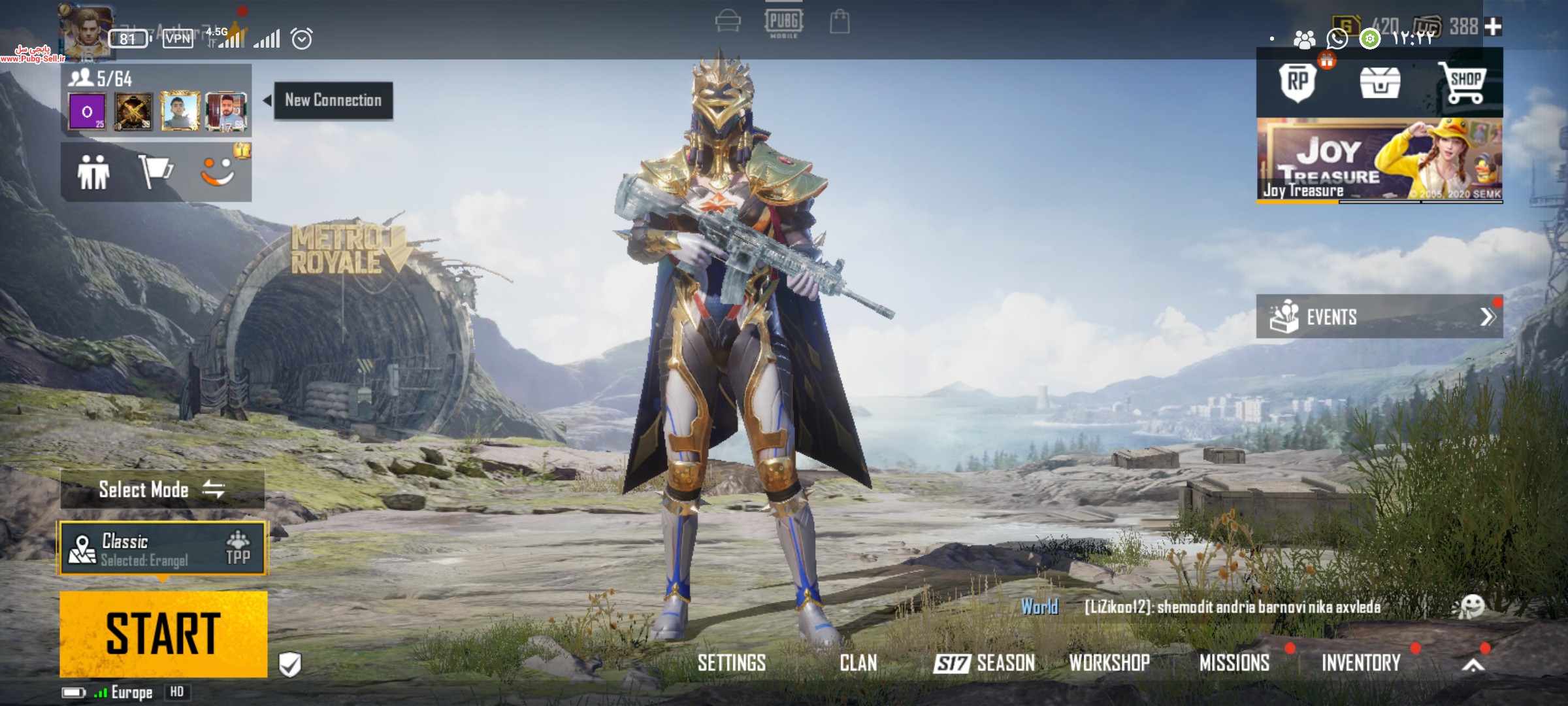Open the friends list icon
1568x706 pixels.
pos(93,172)
